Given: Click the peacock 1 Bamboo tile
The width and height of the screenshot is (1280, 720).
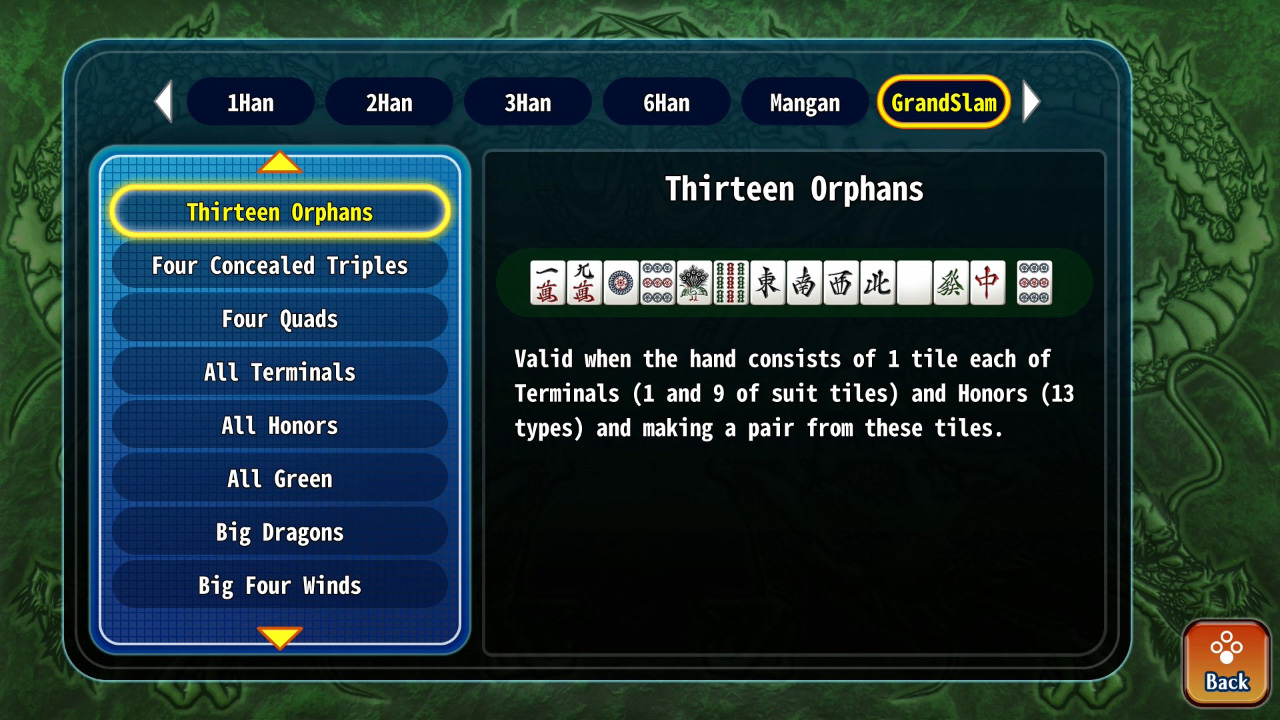Looking at the screenshot, I should 695,283.
